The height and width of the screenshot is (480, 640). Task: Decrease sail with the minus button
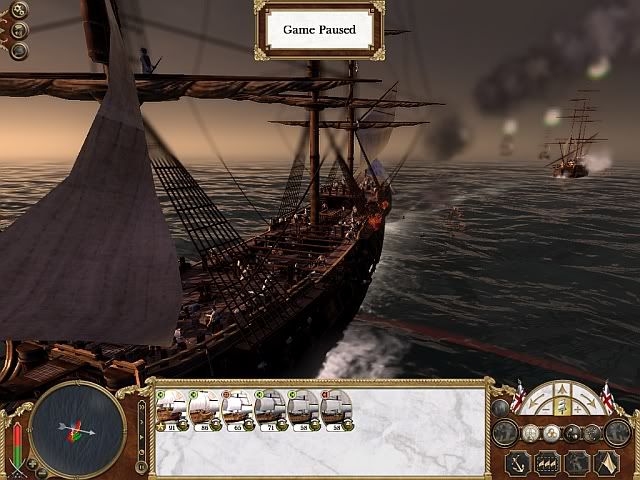tap(546, 411)
